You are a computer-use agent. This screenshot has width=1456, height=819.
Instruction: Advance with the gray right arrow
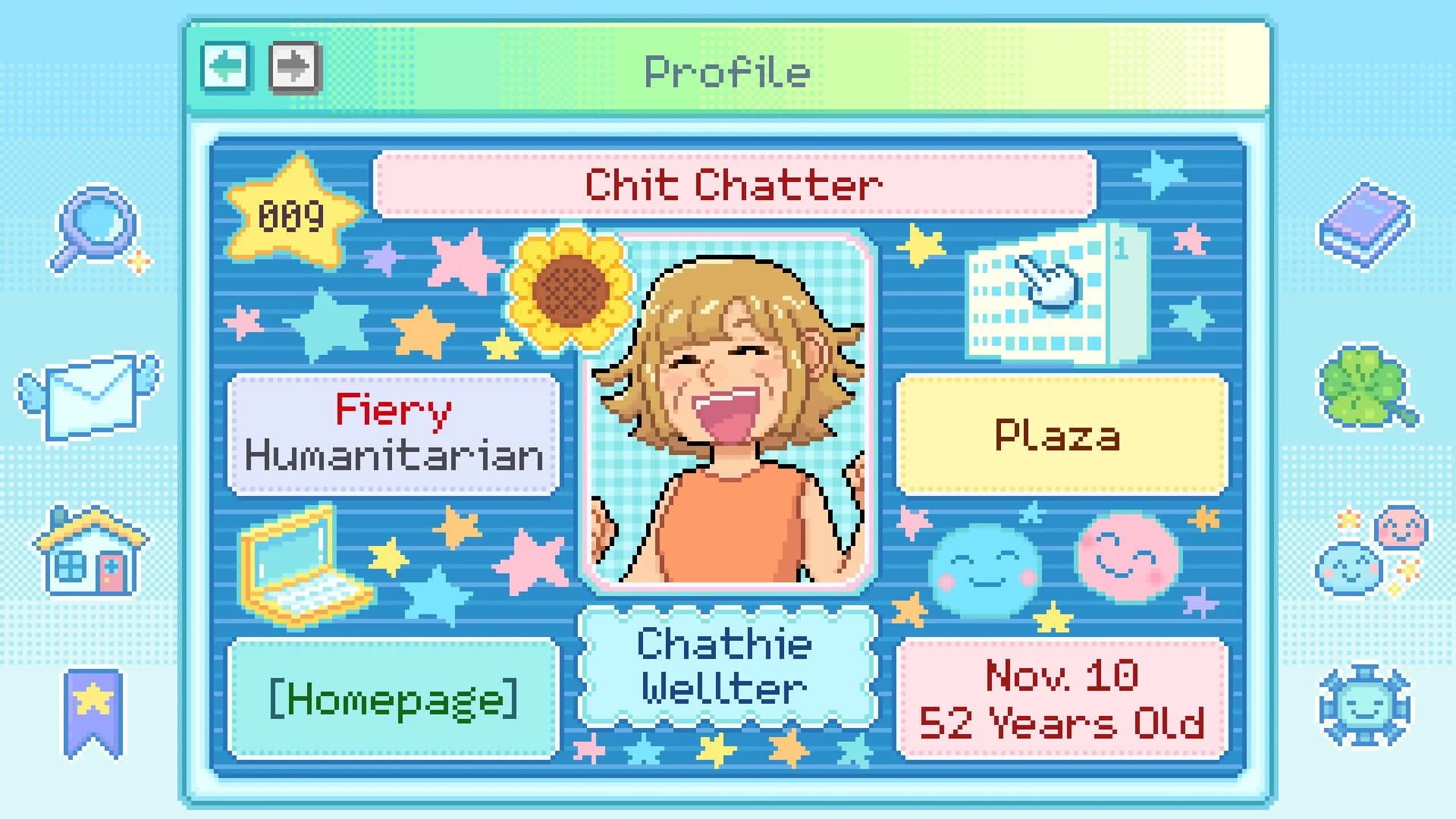294,70
